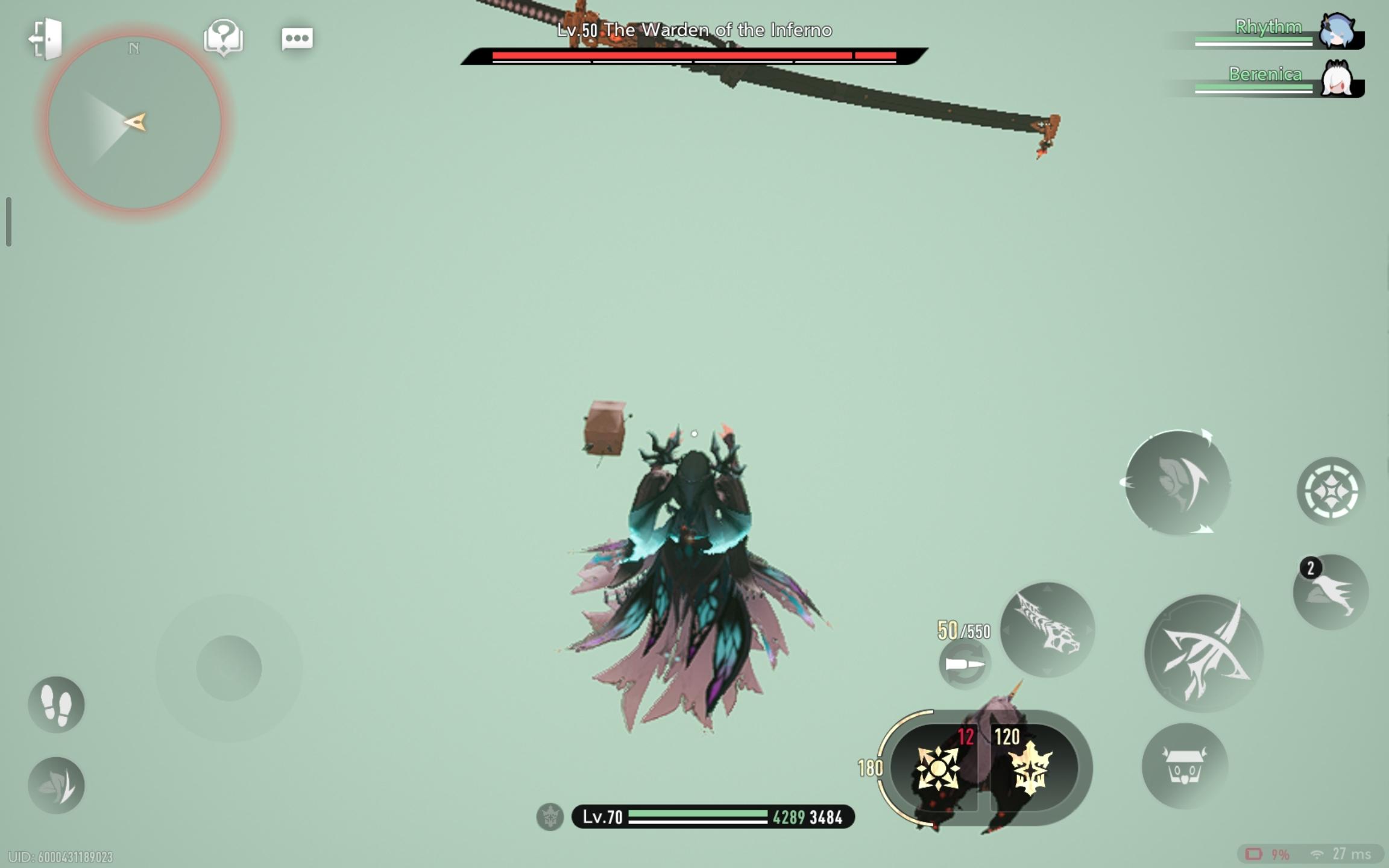Open the circular minimap
Viewport: 1389px width, 868px height.
pos(134,122)
